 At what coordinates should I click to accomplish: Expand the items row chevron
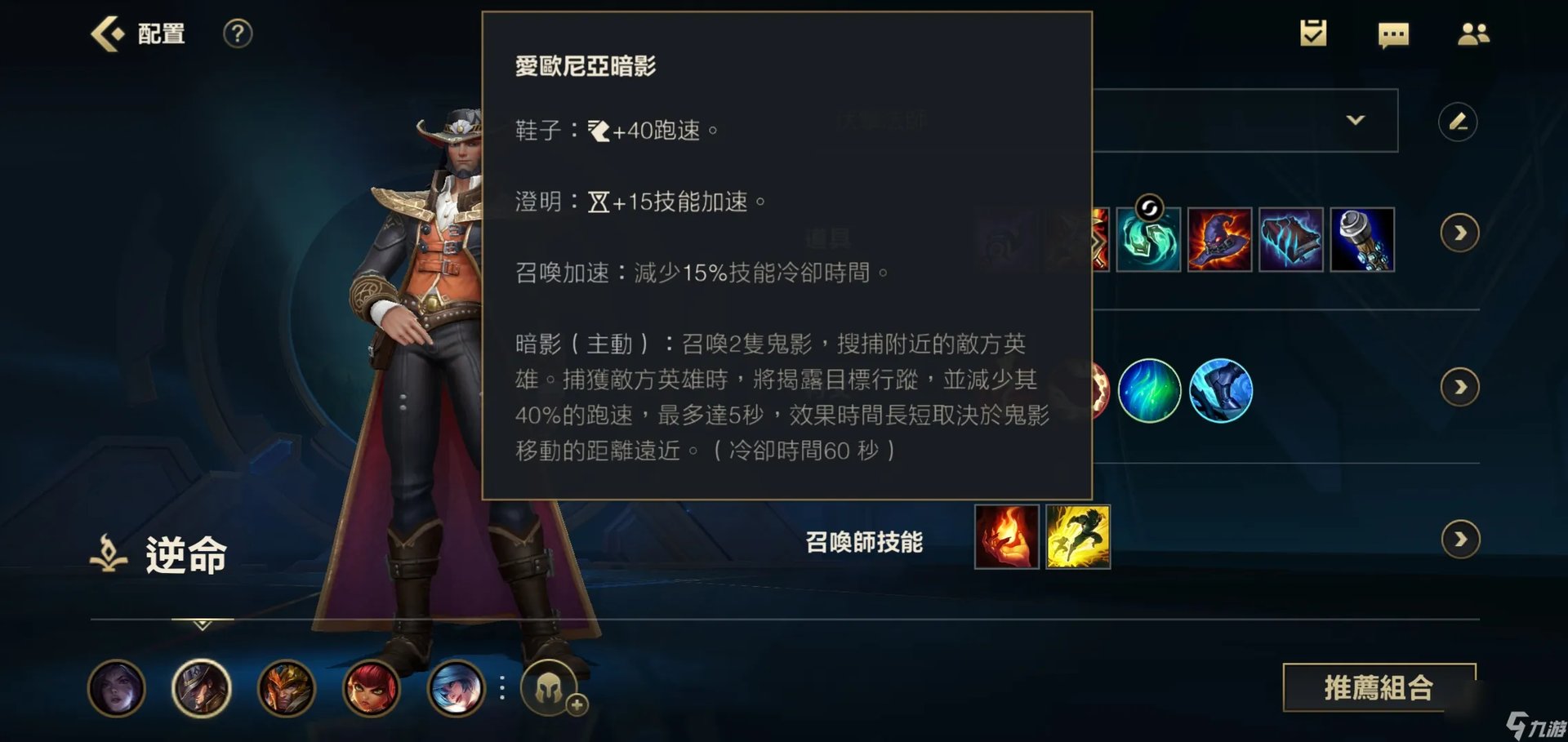pyautogui.click(x=1459, y=233)
